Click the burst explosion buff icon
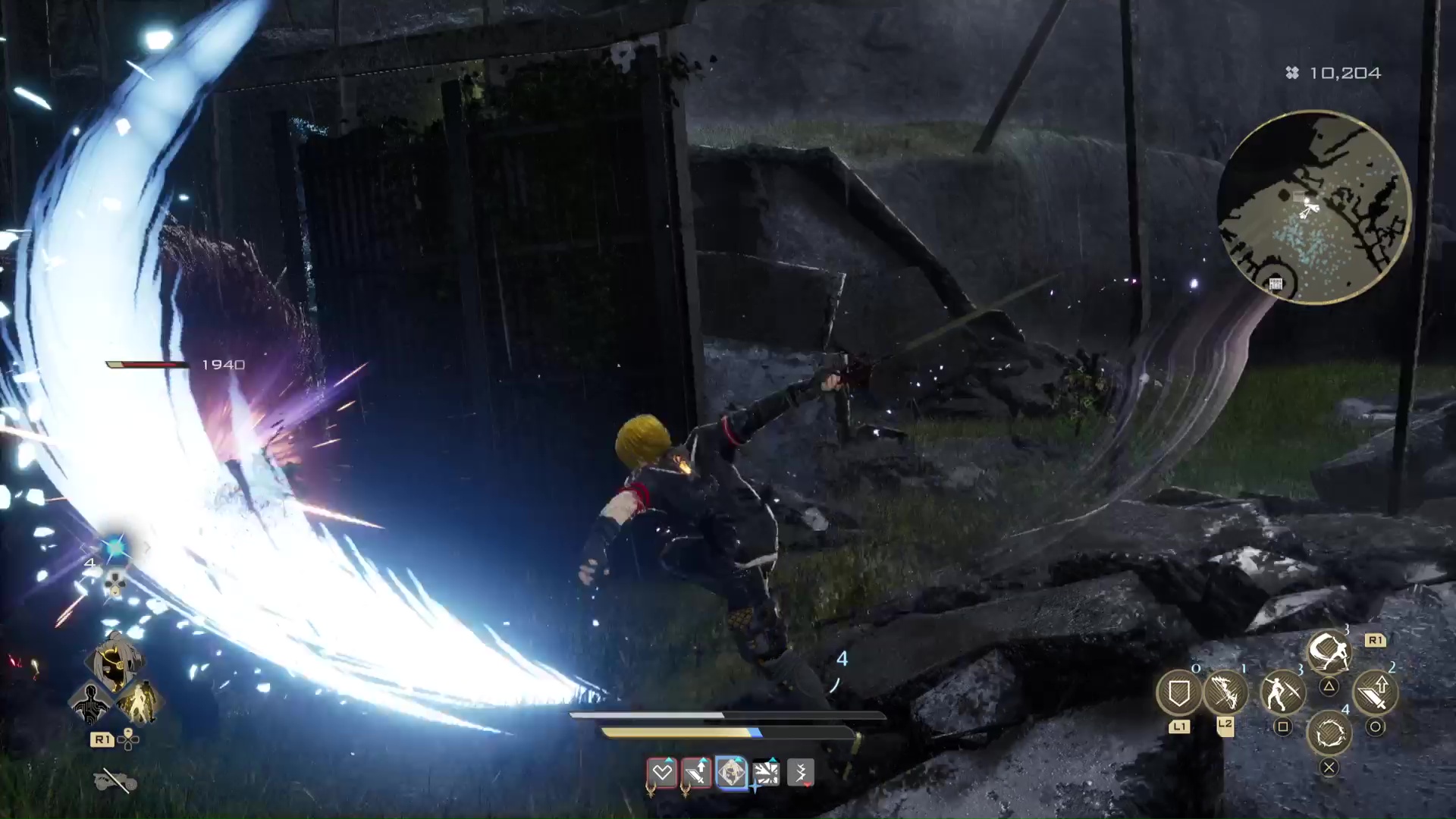The width and height of the screenshot is (1456, 819). 766,773
